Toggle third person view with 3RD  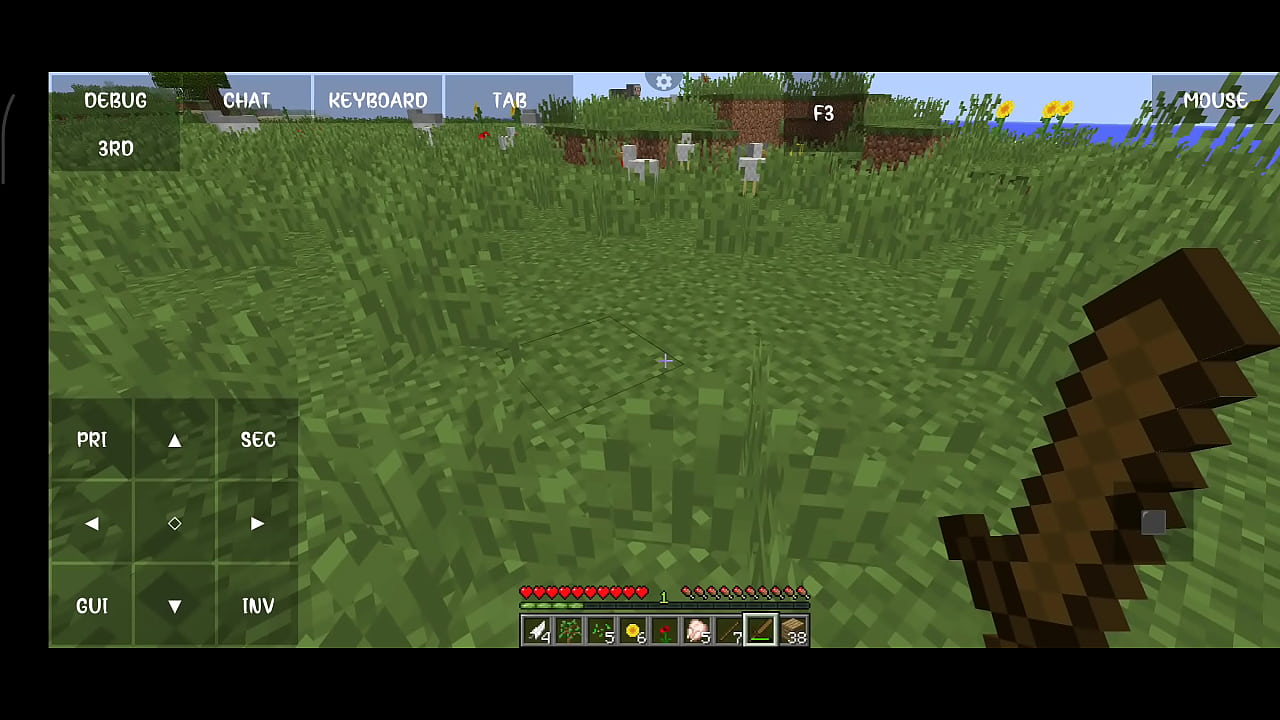pyautogui.click(x=115, y=148)
